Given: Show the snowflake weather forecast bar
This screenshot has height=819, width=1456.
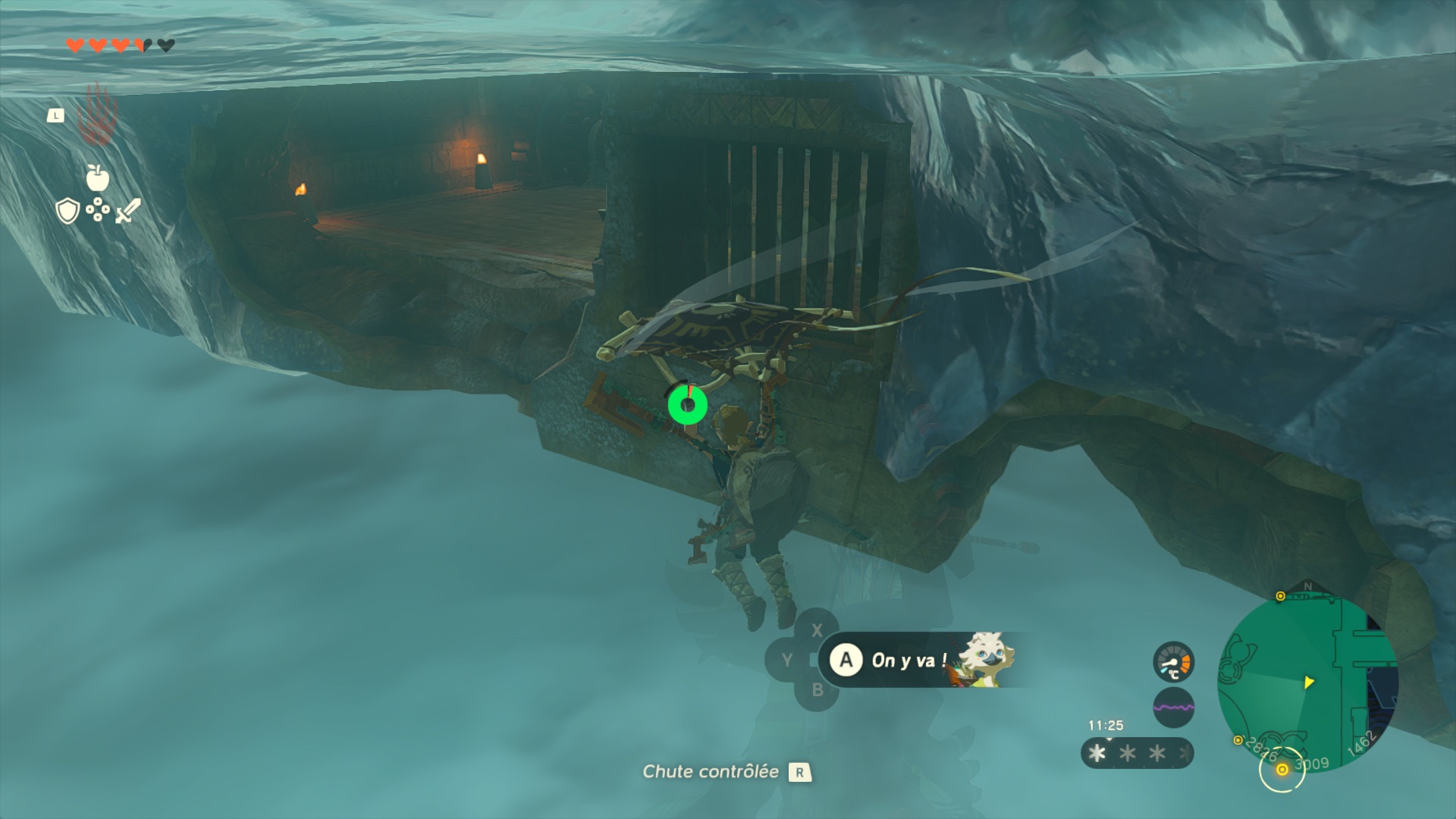Looking at the screenshot, I should tap(1136, 753).
